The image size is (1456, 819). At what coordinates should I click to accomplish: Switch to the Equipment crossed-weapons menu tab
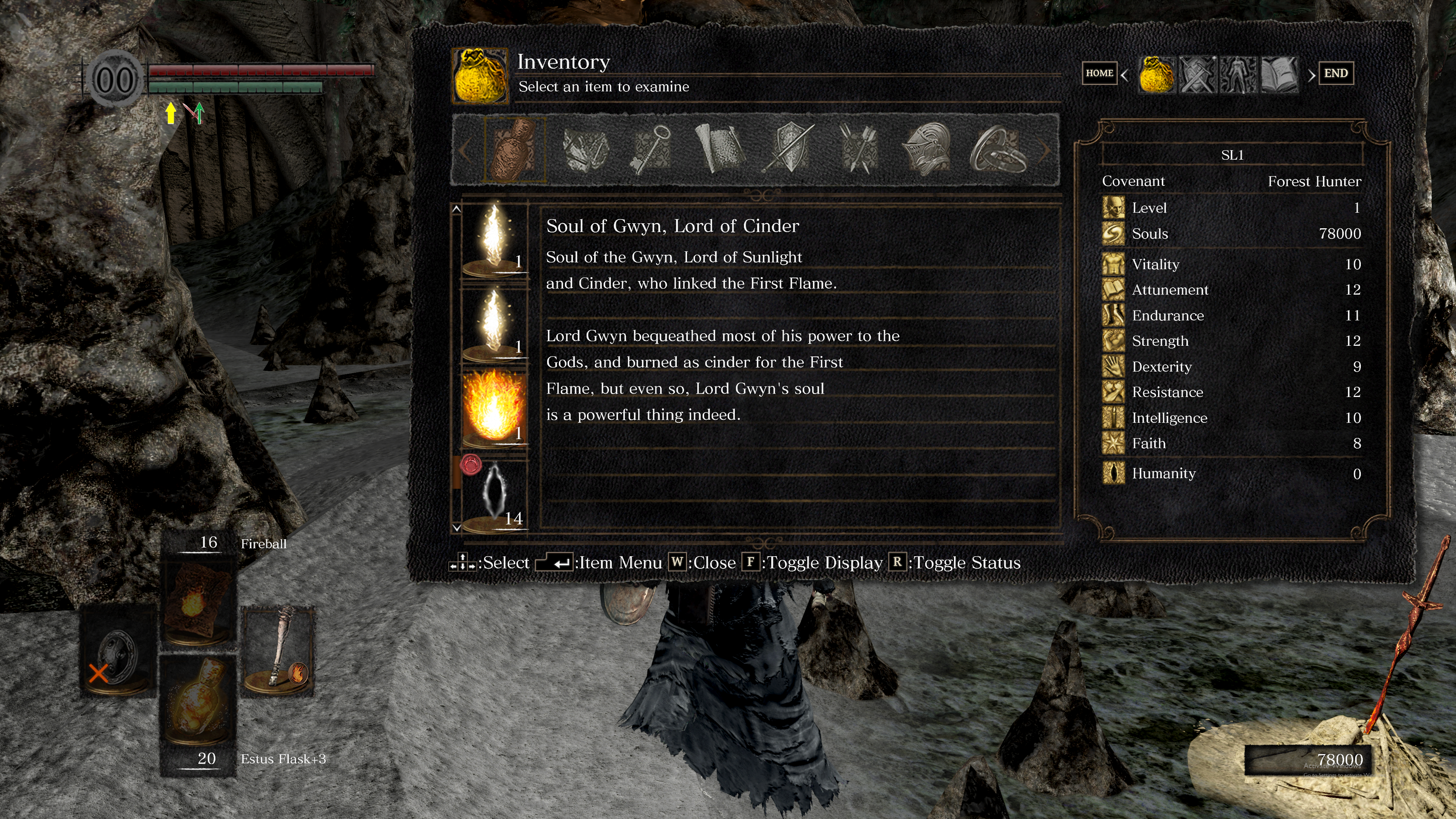tap(1197, 74)
